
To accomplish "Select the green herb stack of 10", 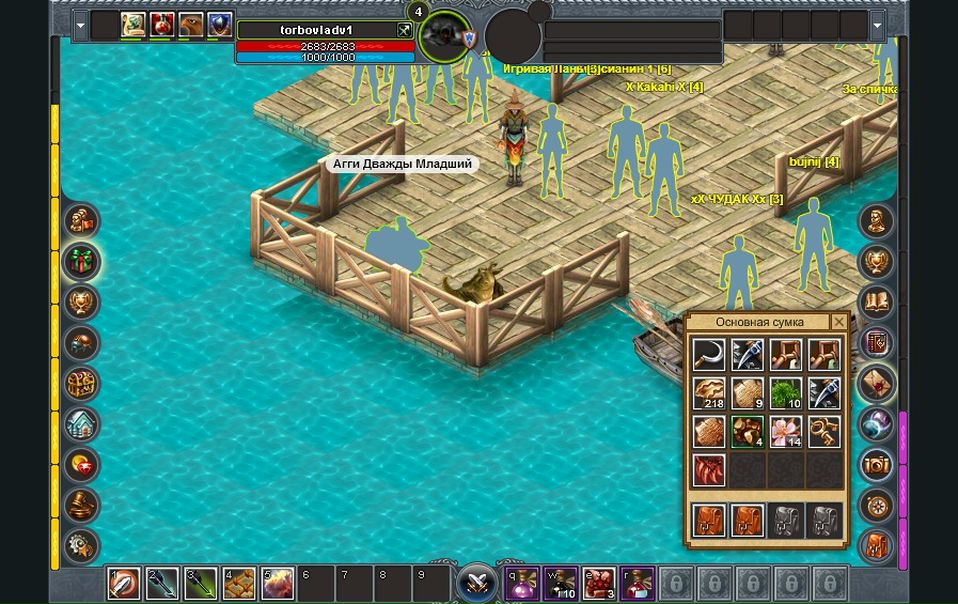I will 786,393.
